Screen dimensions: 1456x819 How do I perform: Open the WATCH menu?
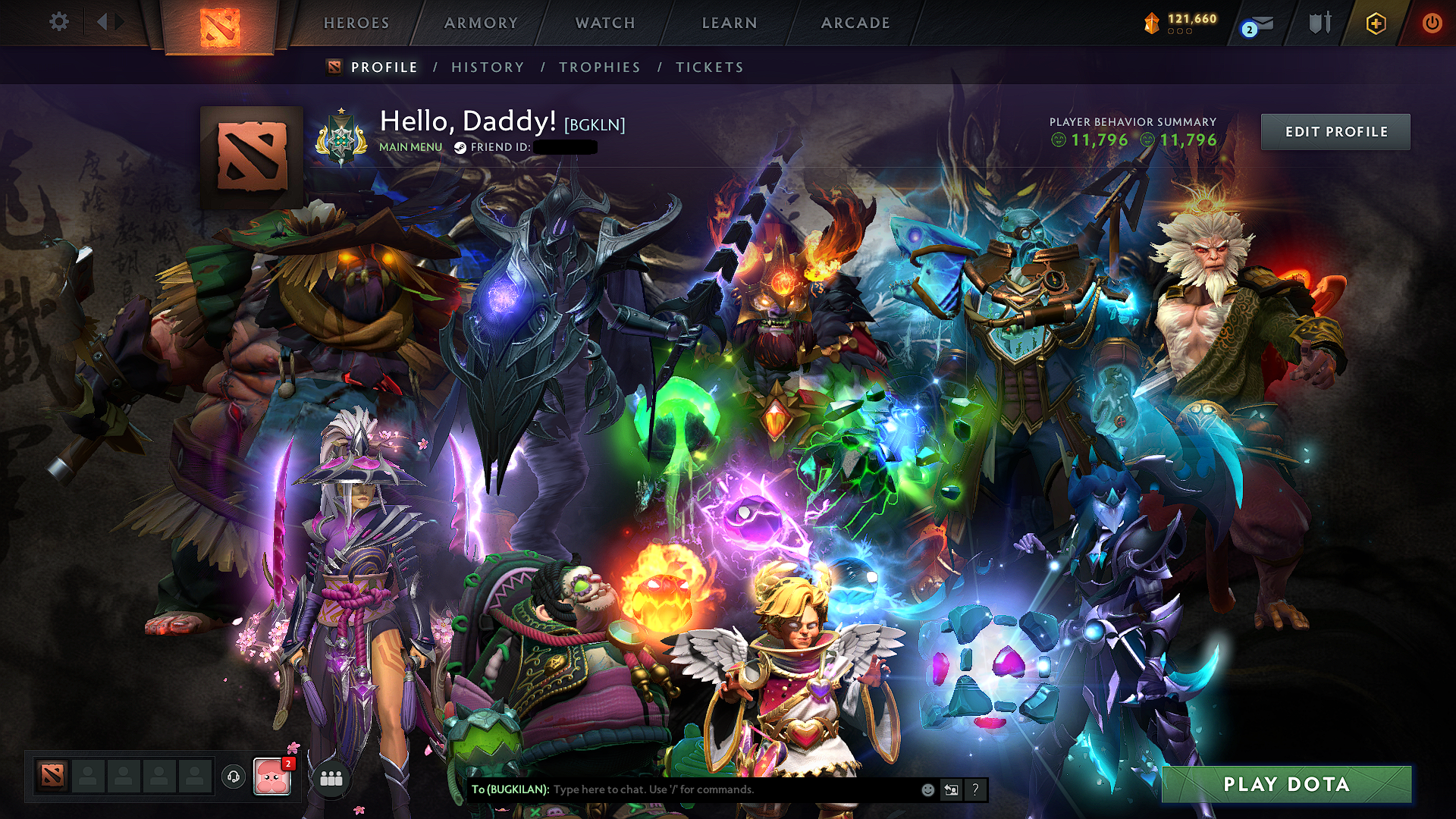tap(604, 23)
